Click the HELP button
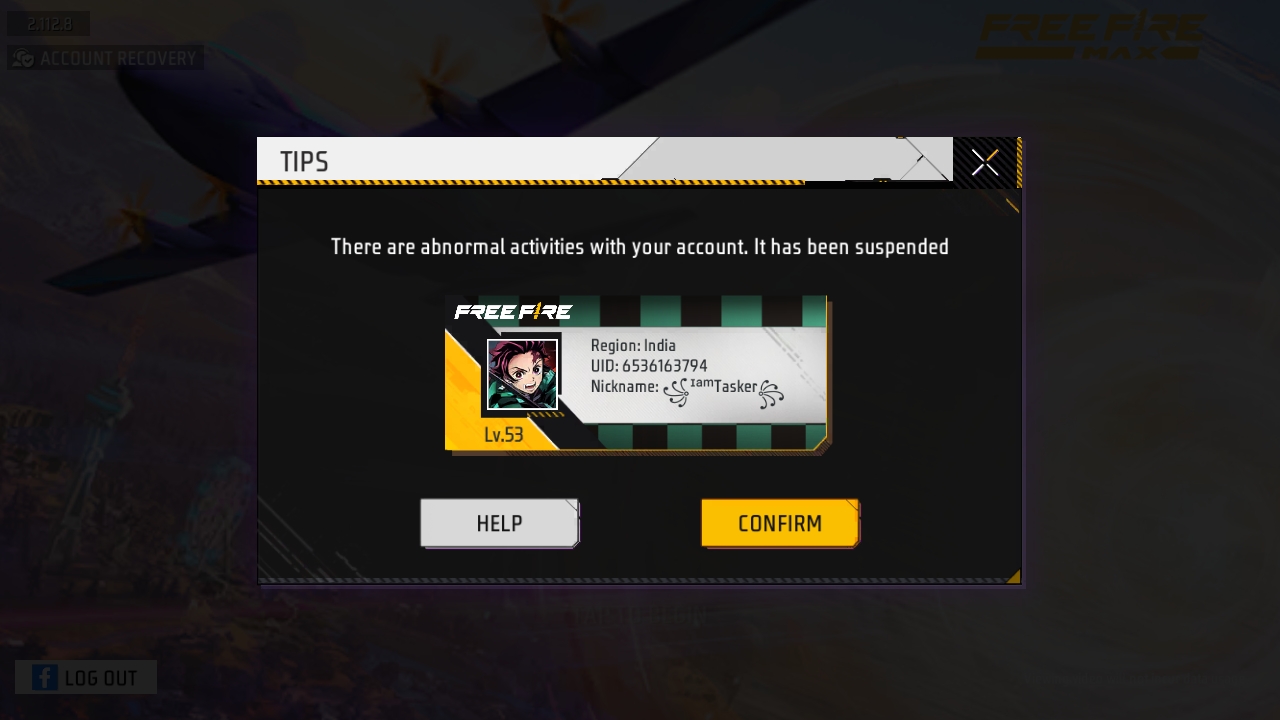The width and height of the screenshot is (1280, 720). click(499, 523)
